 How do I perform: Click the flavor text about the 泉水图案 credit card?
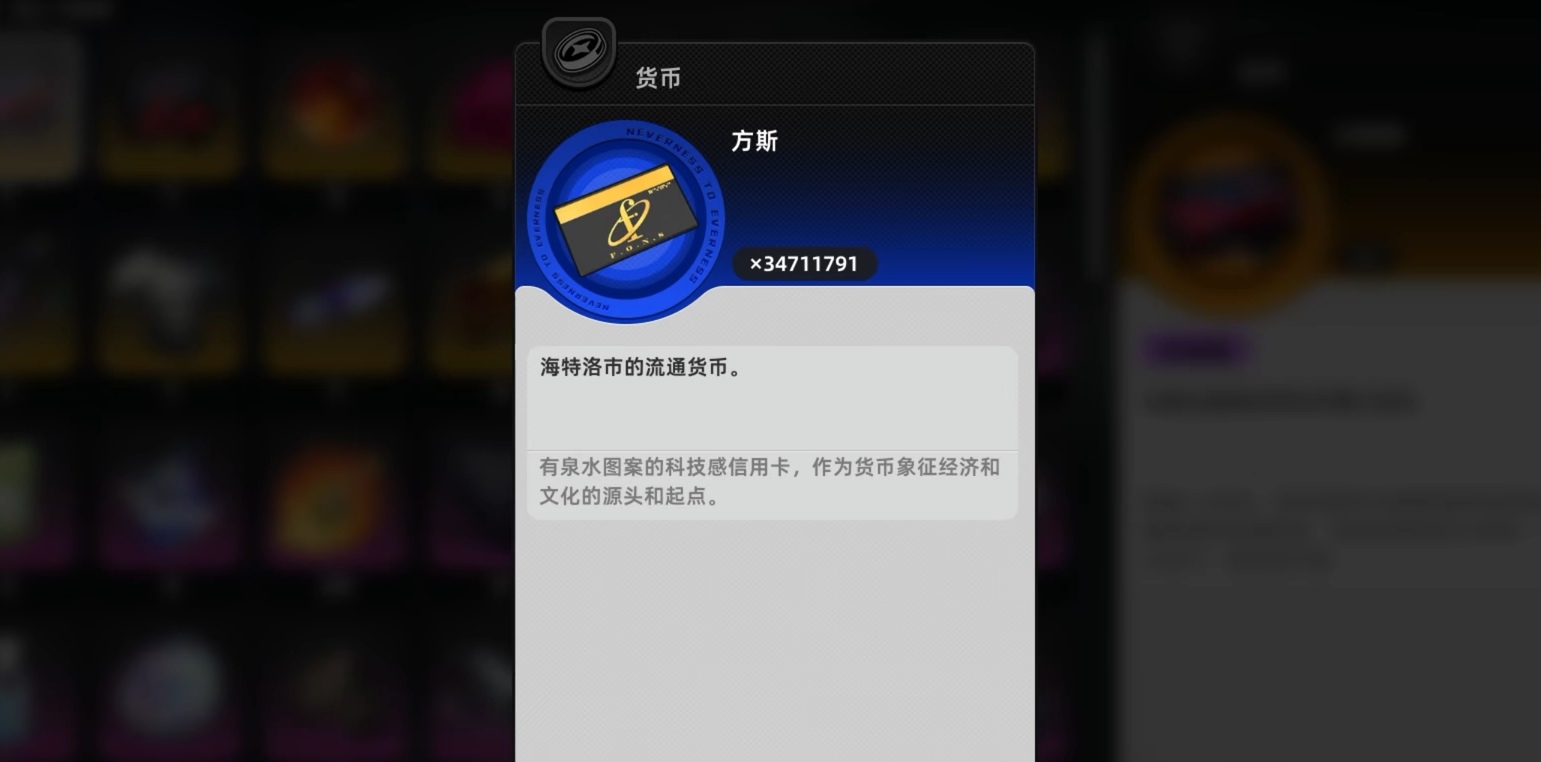click(770, 482)
